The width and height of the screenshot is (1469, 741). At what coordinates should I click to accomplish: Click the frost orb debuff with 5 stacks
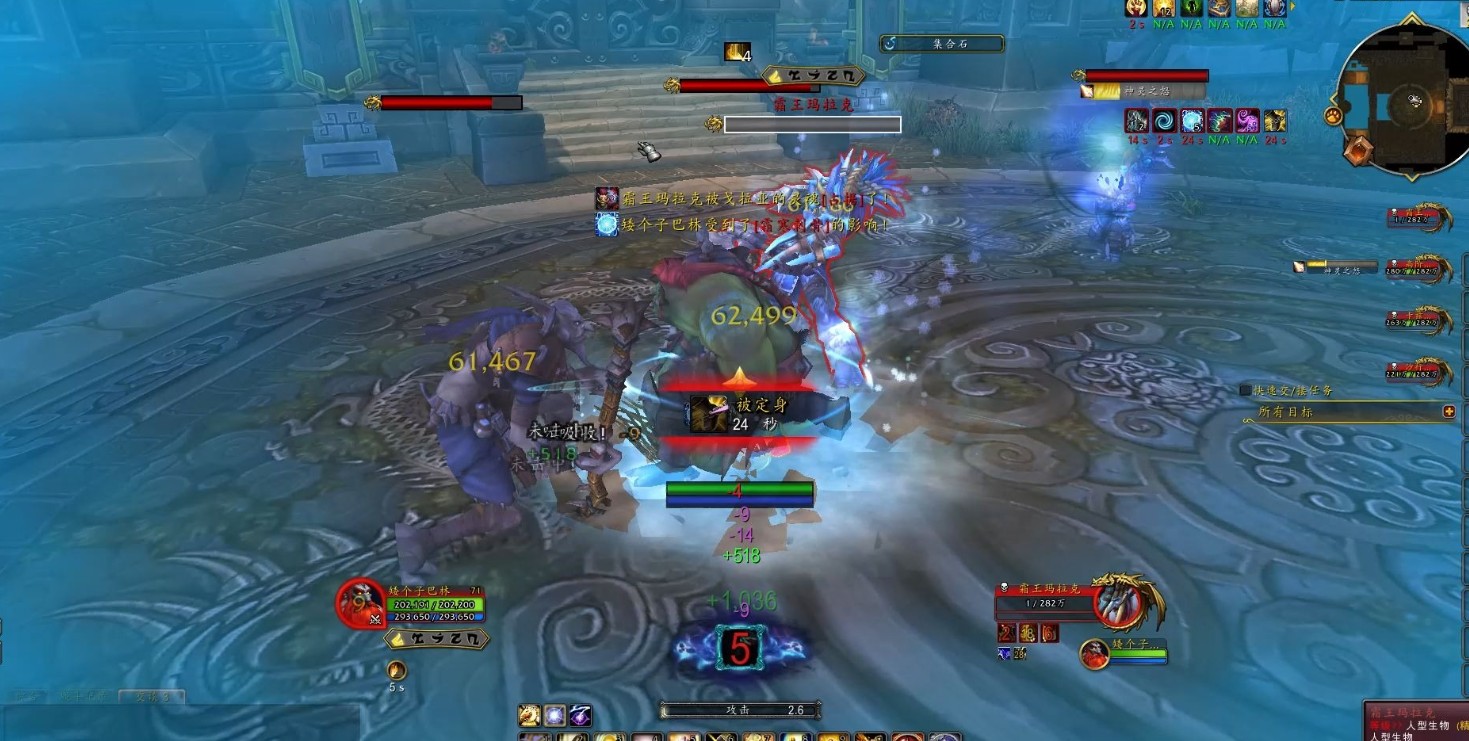pyautogui.click(x=1192, y=121)
